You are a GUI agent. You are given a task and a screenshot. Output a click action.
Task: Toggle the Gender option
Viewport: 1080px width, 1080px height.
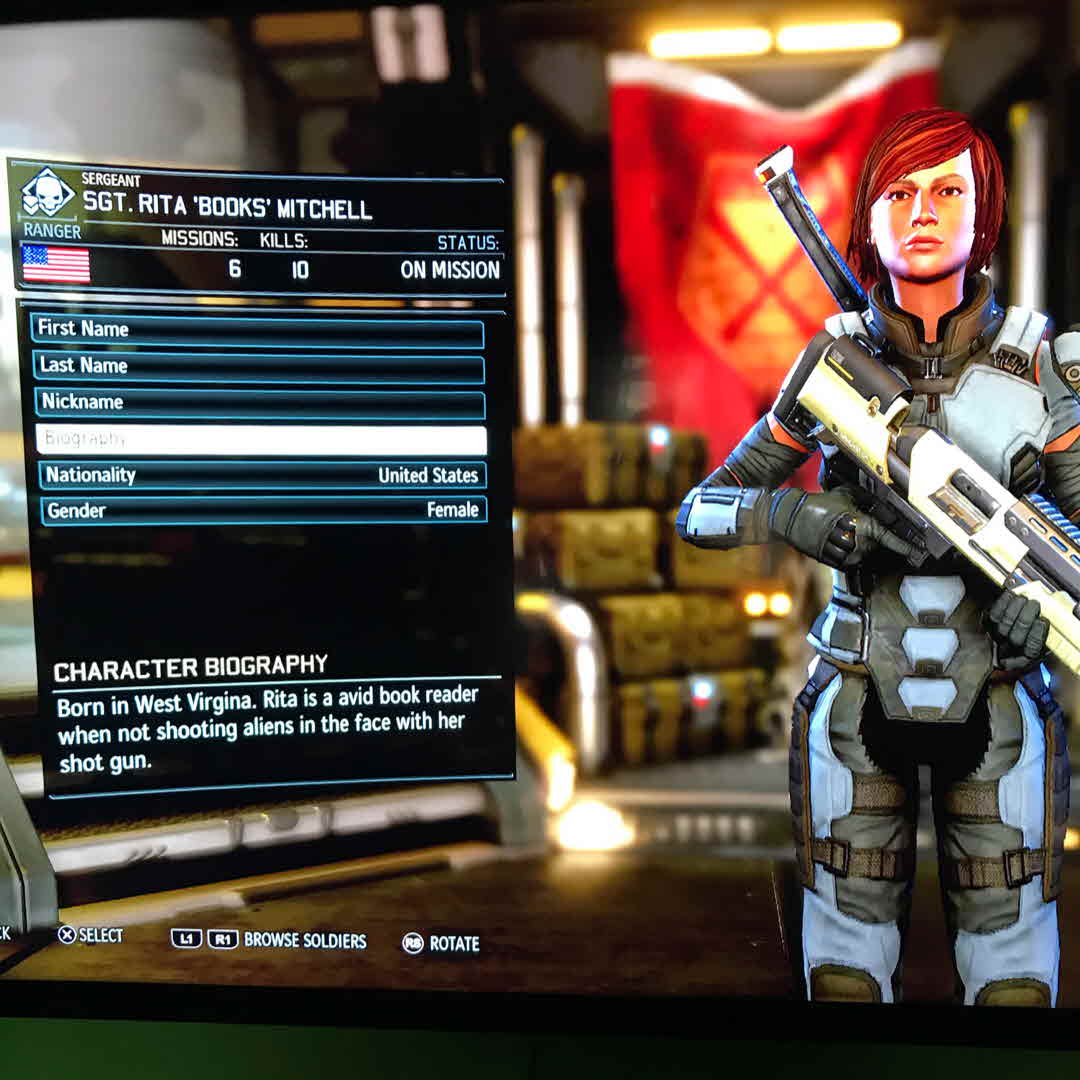tap(263, 510)
